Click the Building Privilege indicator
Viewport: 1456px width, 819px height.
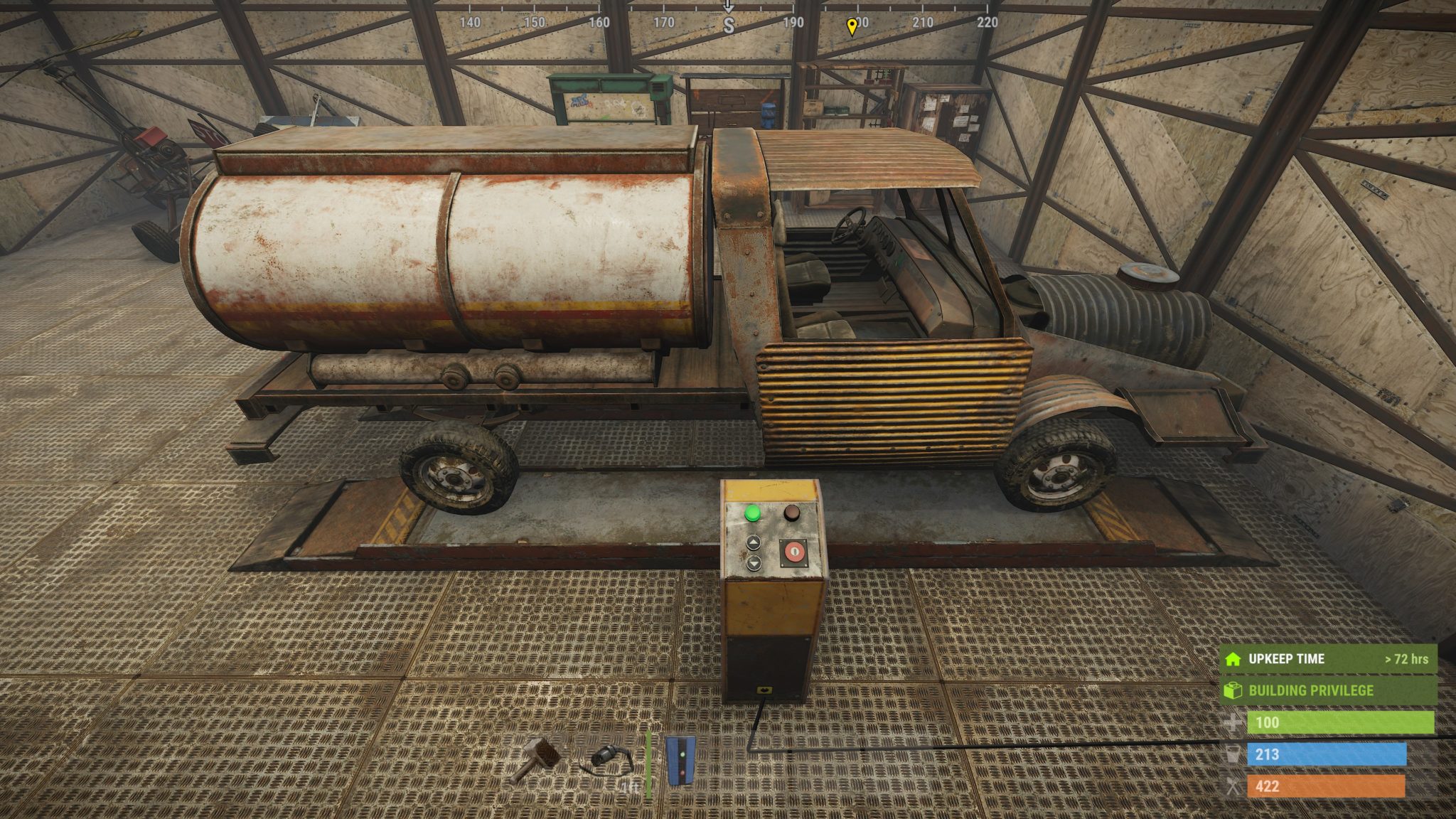click(1328, 690)
